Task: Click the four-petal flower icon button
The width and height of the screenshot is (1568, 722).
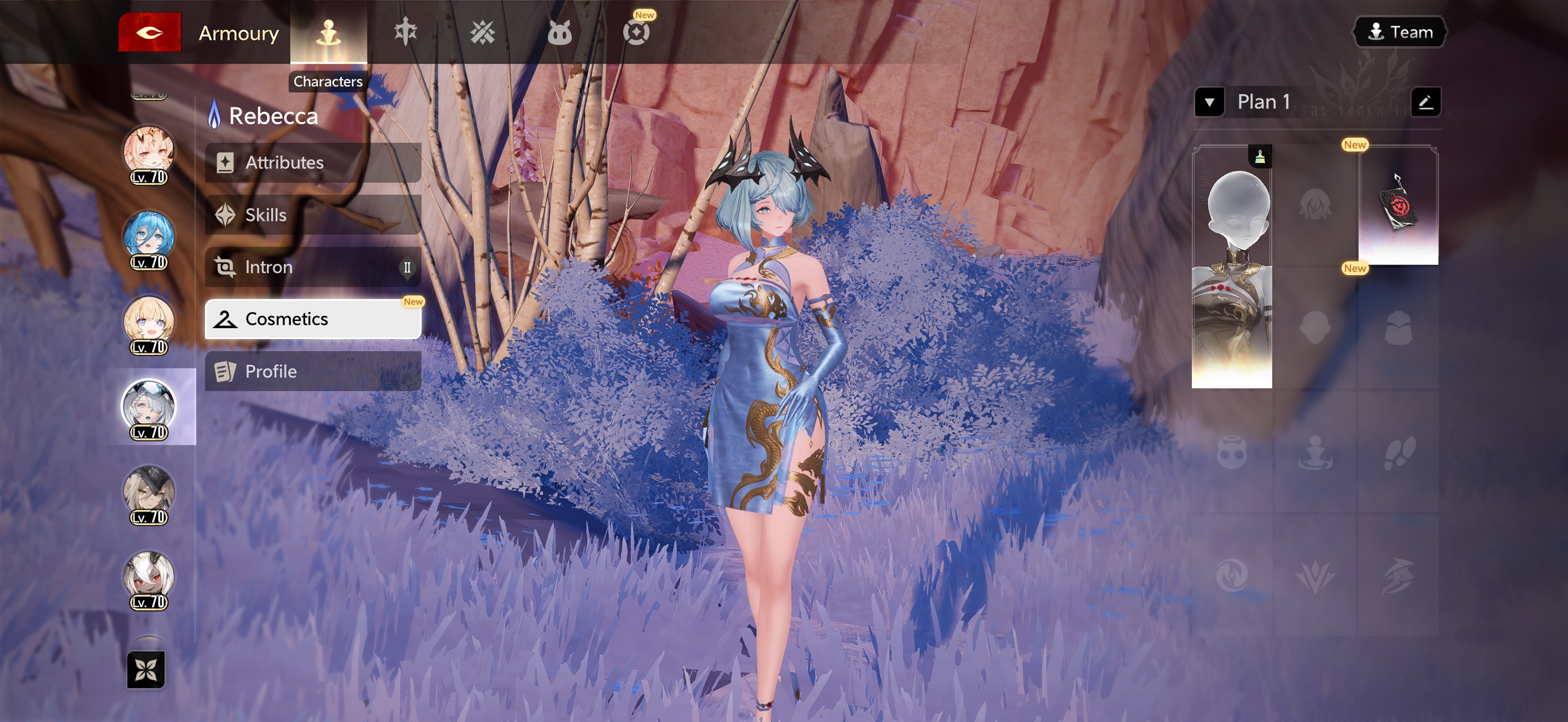Action: 146,669
